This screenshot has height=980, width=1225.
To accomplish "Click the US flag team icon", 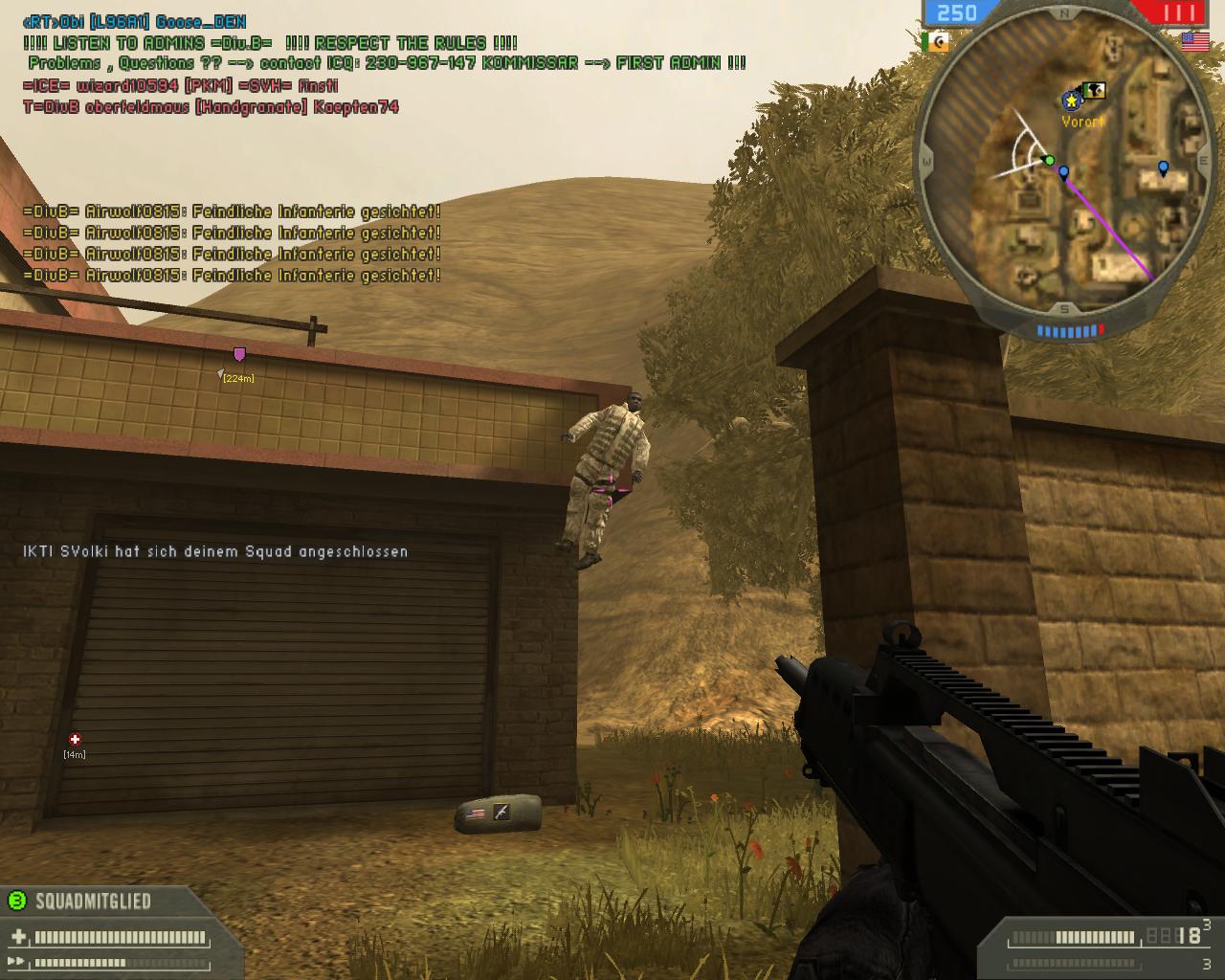I will pyautogui.click(x=1193, y=40).
